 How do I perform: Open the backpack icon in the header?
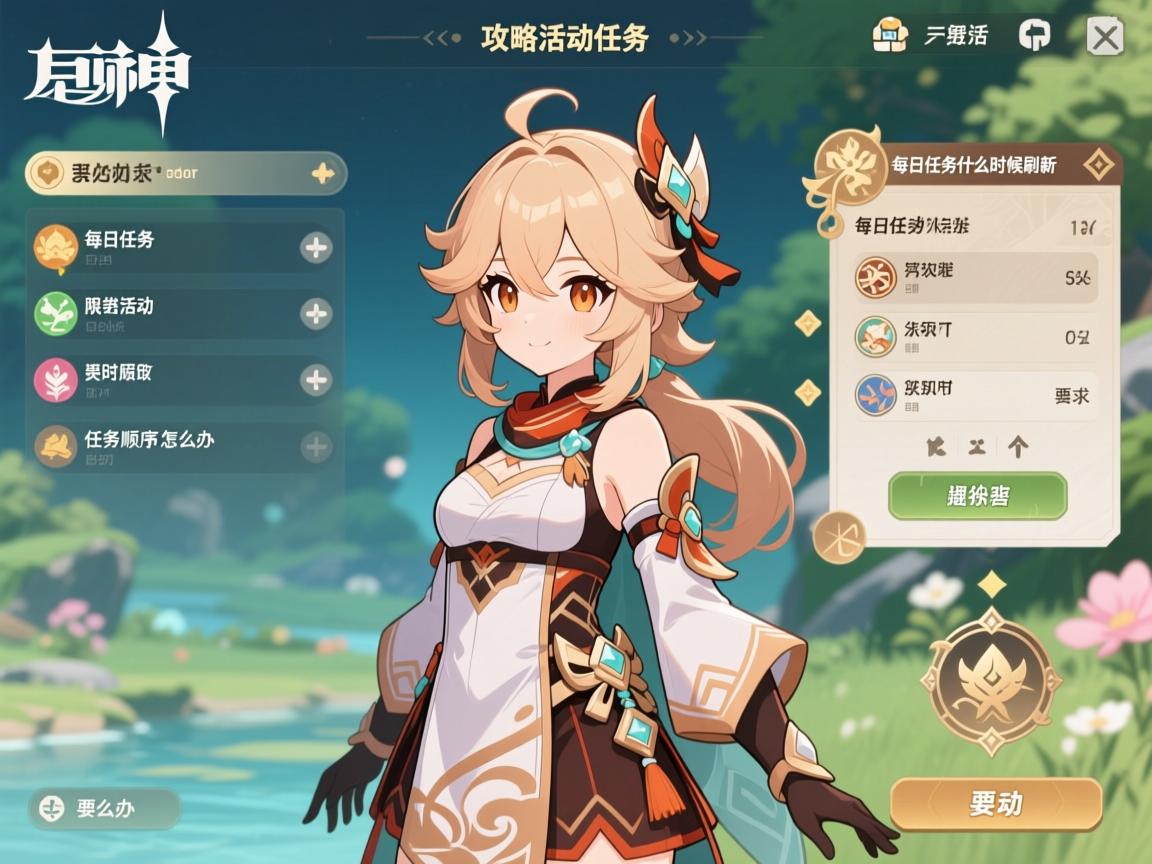point(889,36)
